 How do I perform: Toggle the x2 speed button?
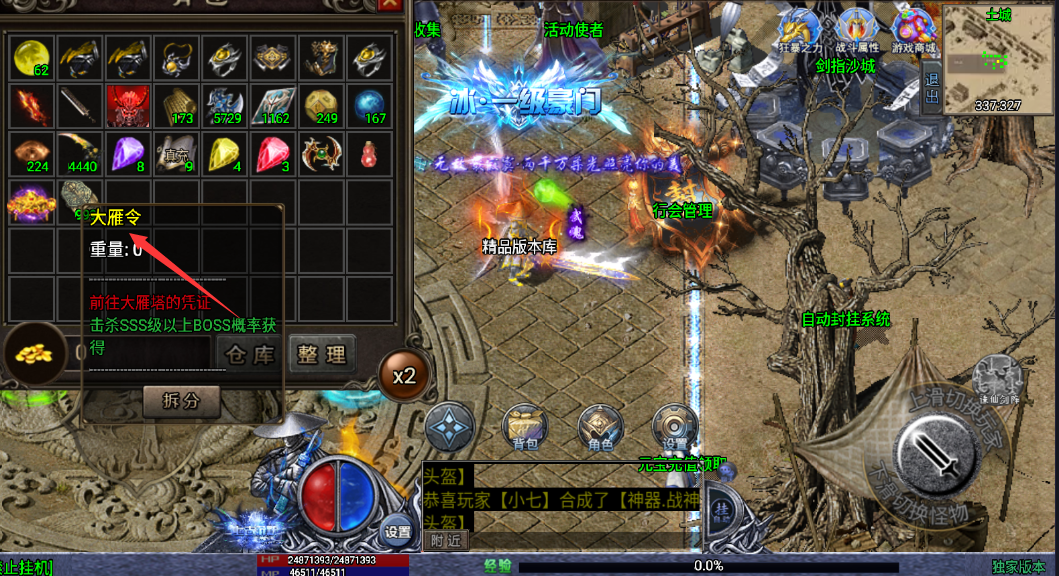[403, 377]
